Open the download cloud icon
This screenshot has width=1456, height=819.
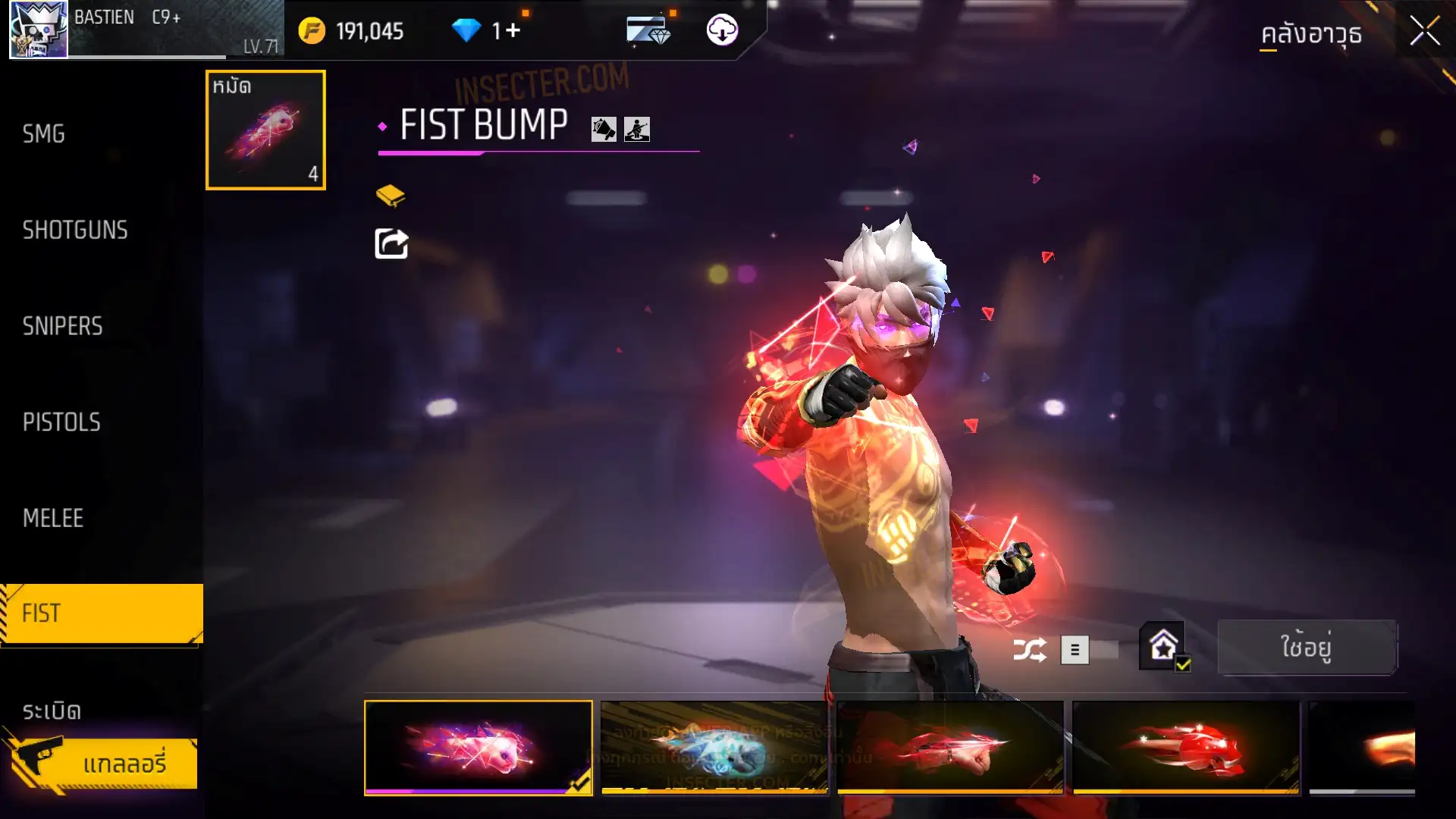722,30
